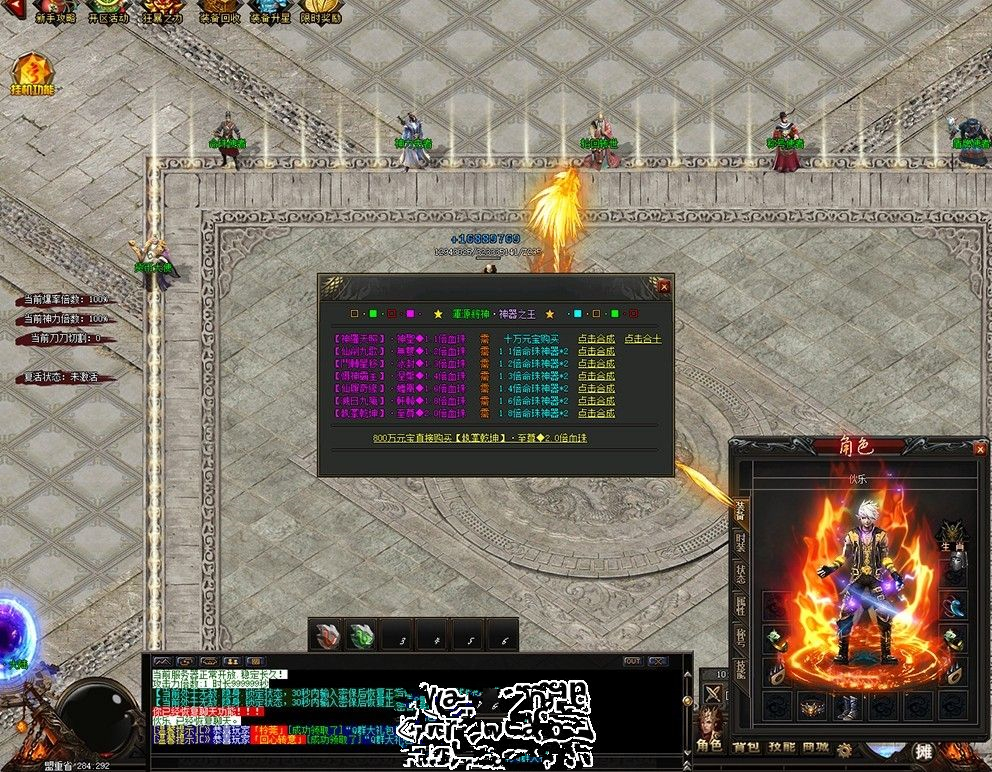This screenshot has height=772, width=992.
Task: Switch to the 属性 attributes tab
Action: click(741, 605)
